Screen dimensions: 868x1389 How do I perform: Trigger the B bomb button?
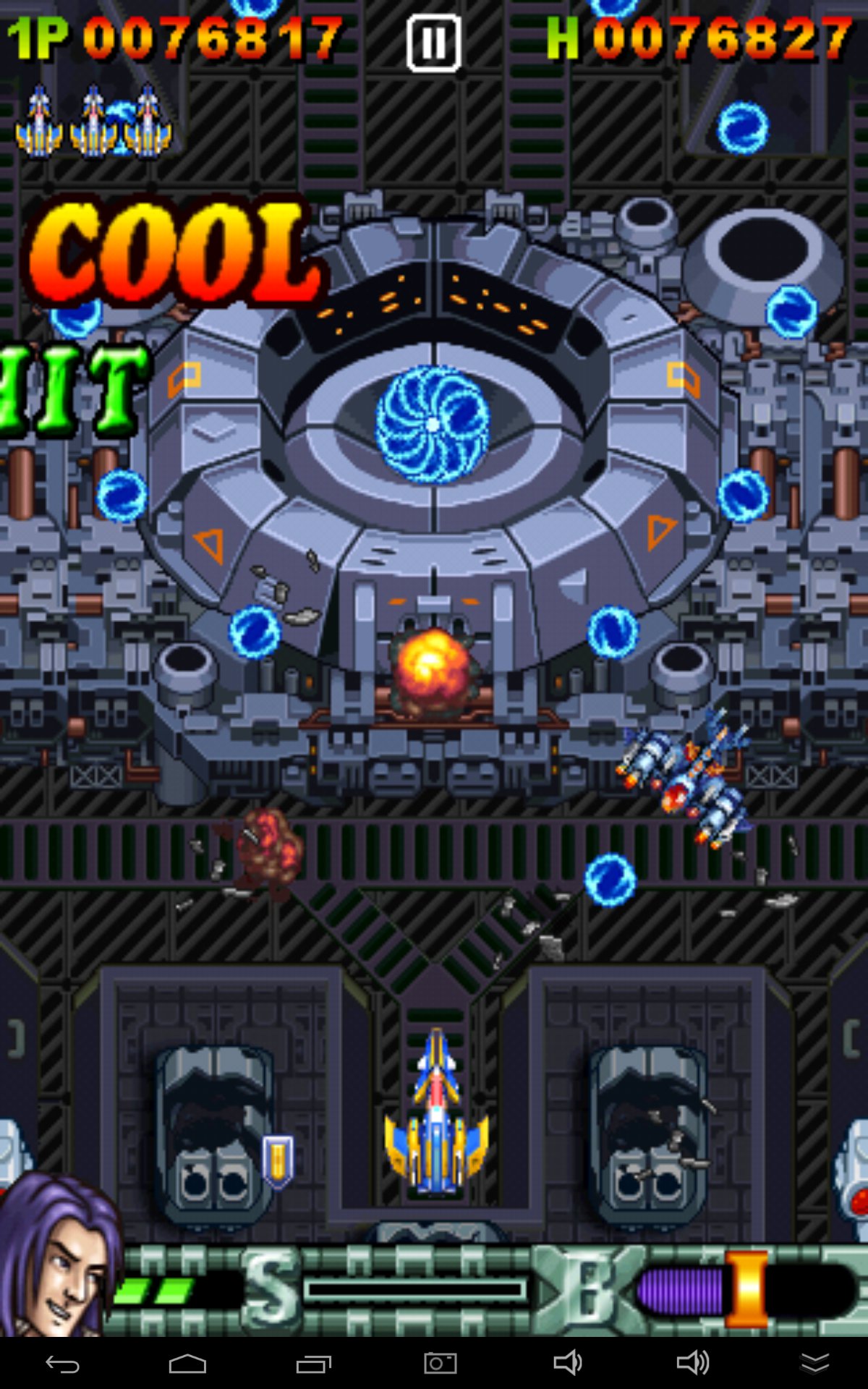587,1288
